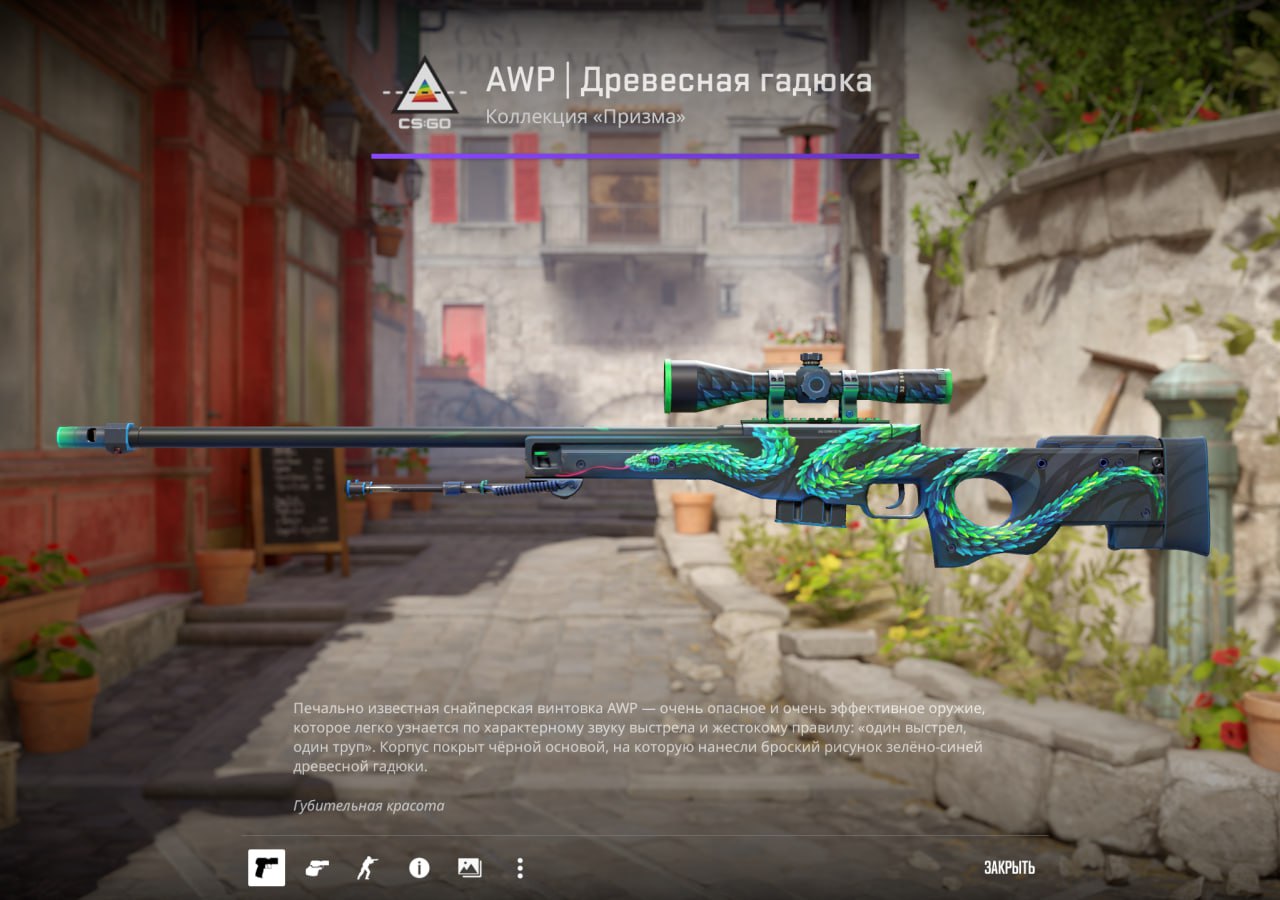Open the three-dot more options menu
This screenshot has height=900, width=1280.
[x=519, y=868]
